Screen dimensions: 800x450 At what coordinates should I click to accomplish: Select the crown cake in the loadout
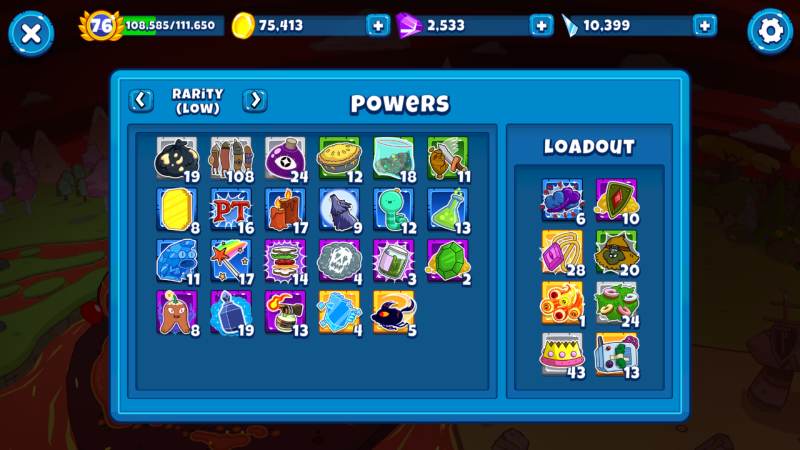coord(562,354)
